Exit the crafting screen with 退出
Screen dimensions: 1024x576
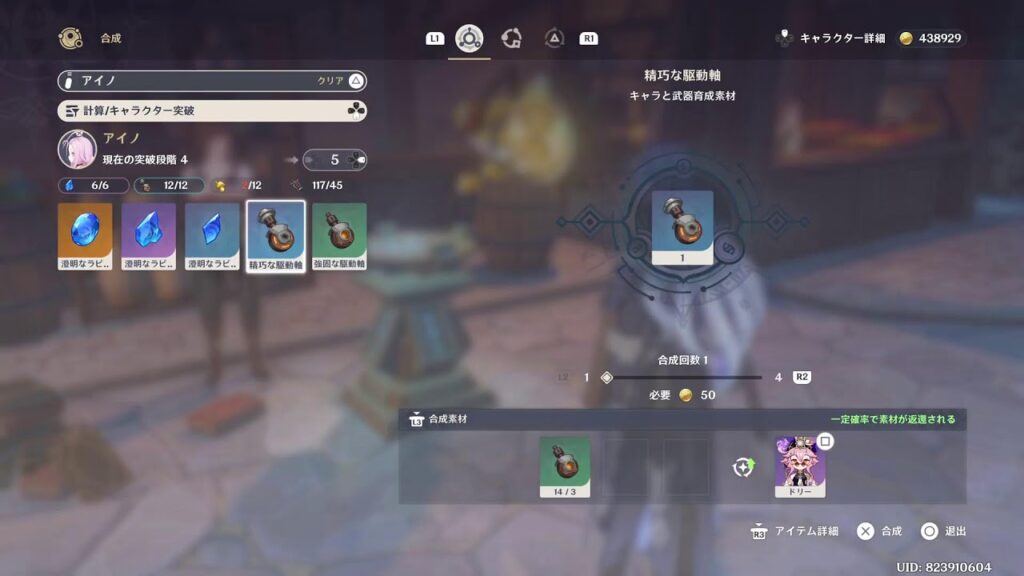click(x=943, y=531)
